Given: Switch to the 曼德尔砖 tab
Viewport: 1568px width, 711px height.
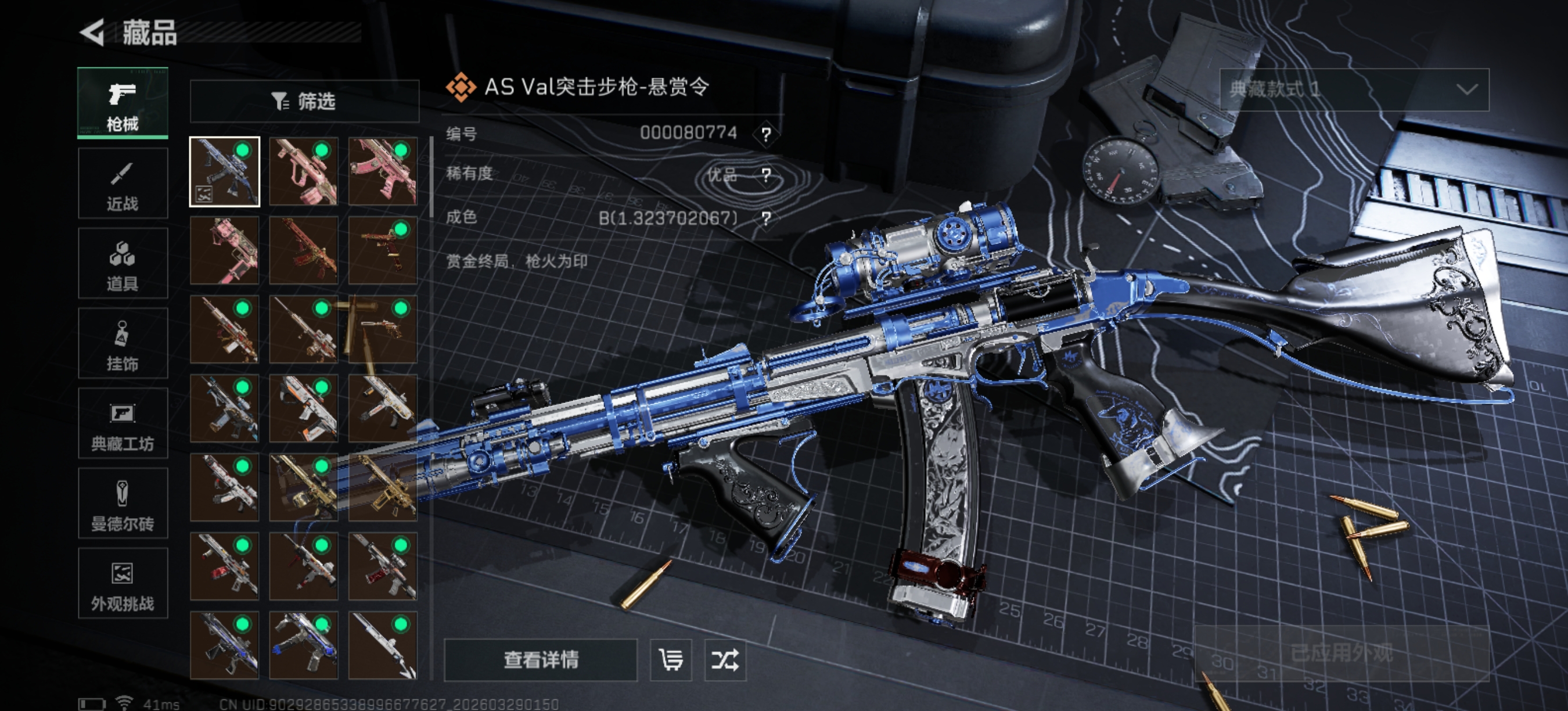Looking at the screenshot, I should coord(123,504).
